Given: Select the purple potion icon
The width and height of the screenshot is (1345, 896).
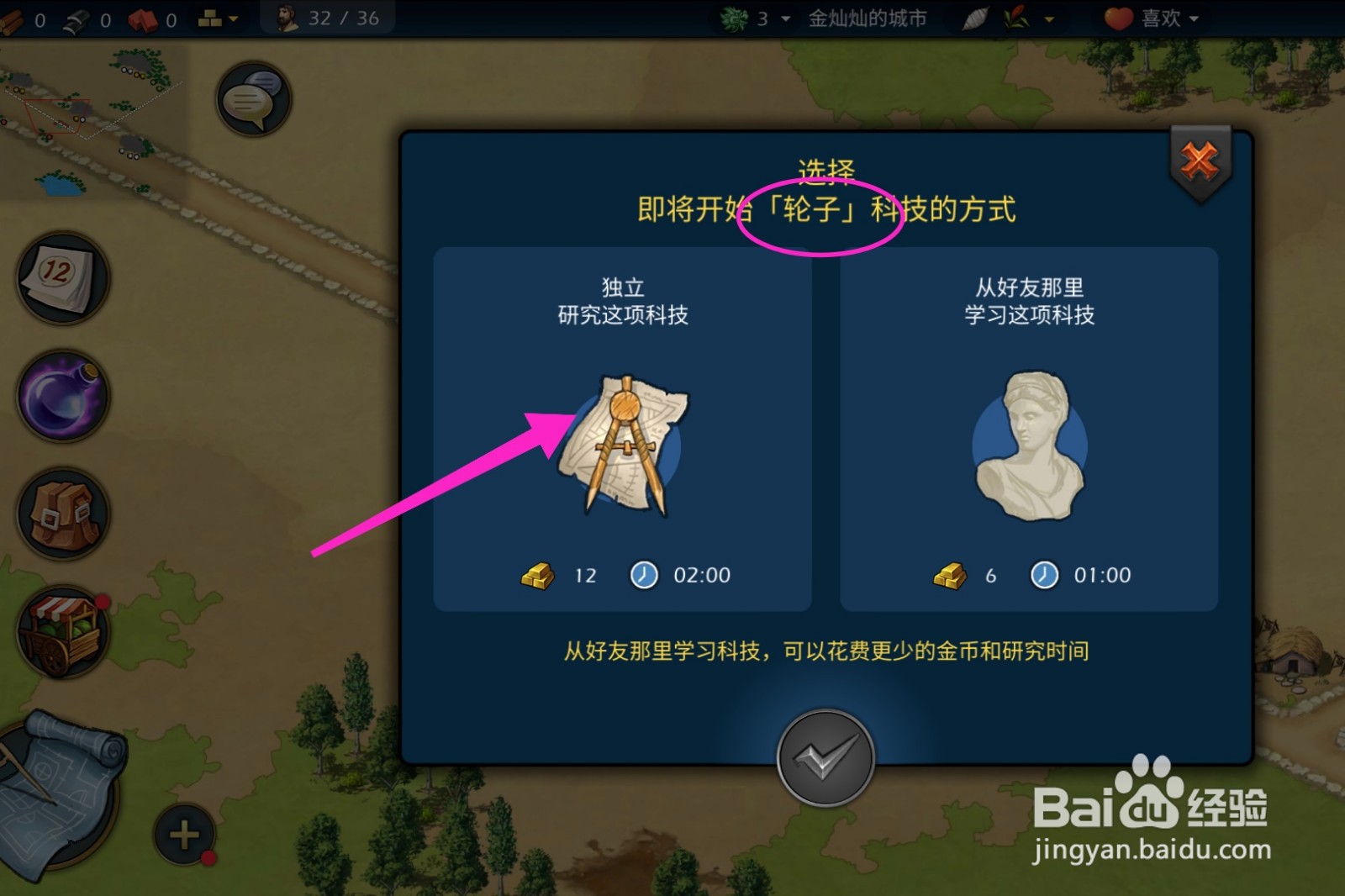Looking at the screenshot, I should click(x=63, y=398).
